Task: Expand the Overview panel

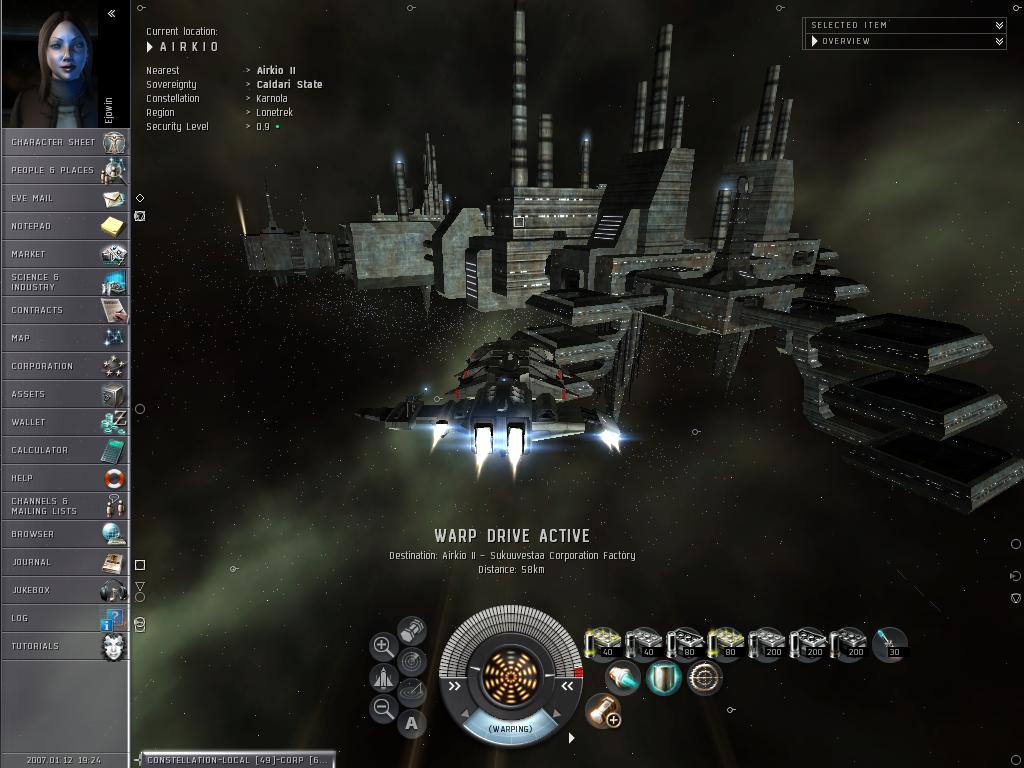Action: pos(999,41)
